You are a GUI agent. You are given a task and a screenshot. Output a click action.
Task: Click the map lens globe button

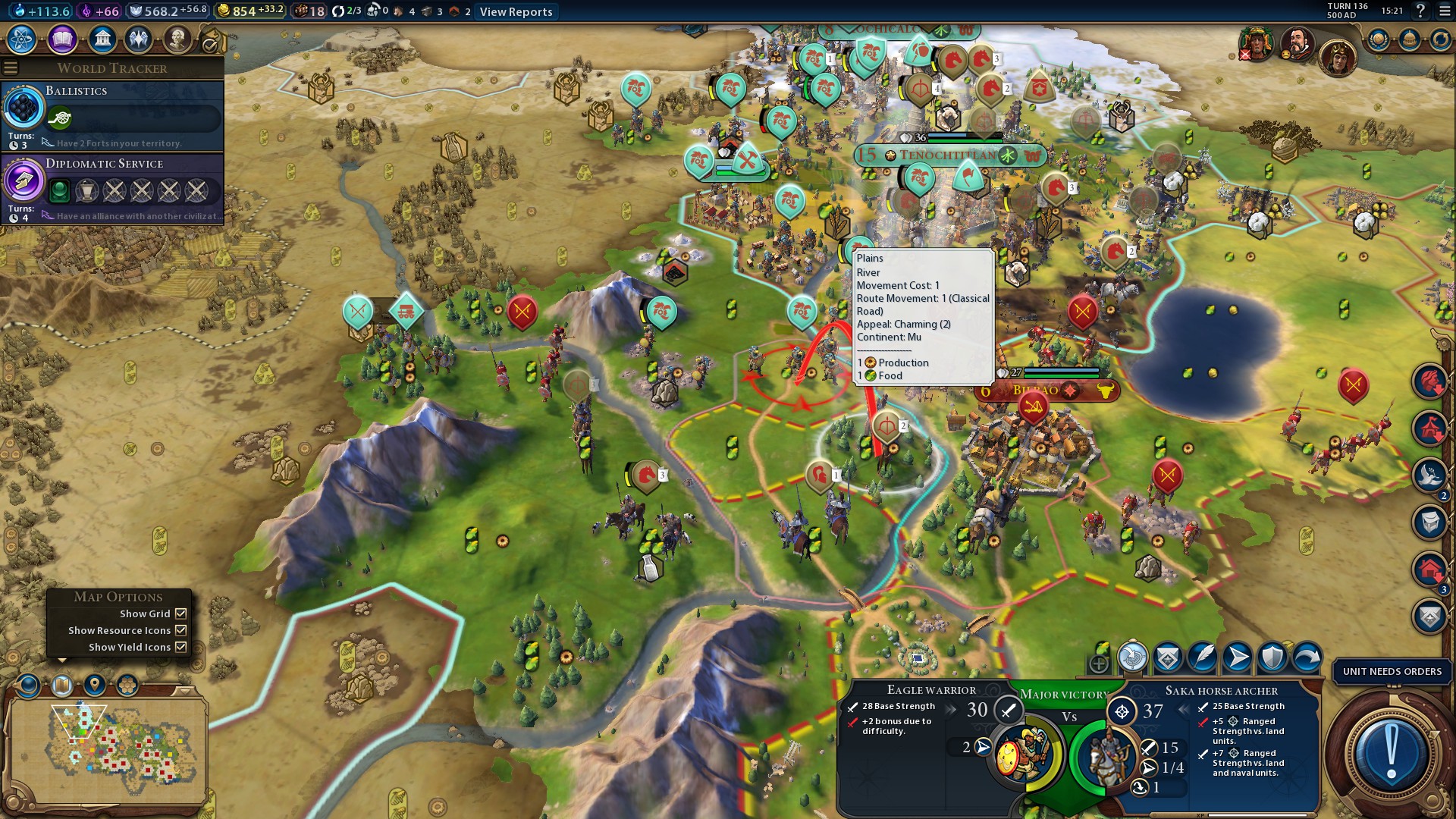point(29,685)
